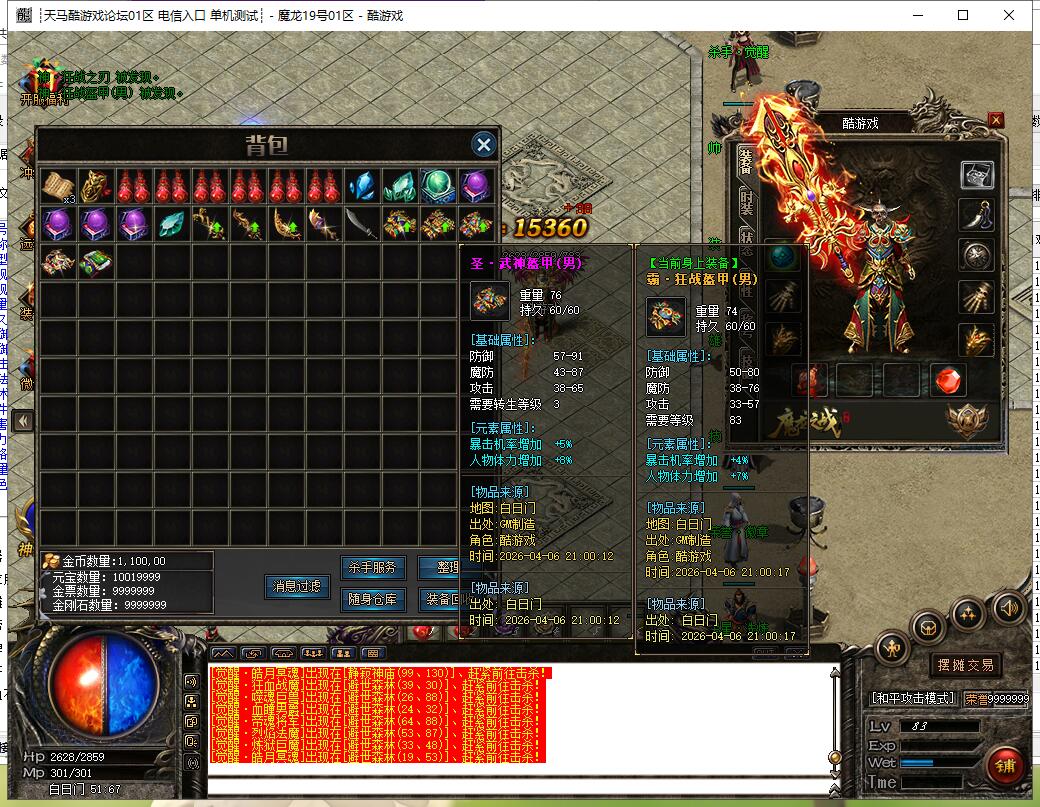Switch to the 装备 equipment tab
The width and height of the screenshot is (1040, 807).
click(745, 162)
